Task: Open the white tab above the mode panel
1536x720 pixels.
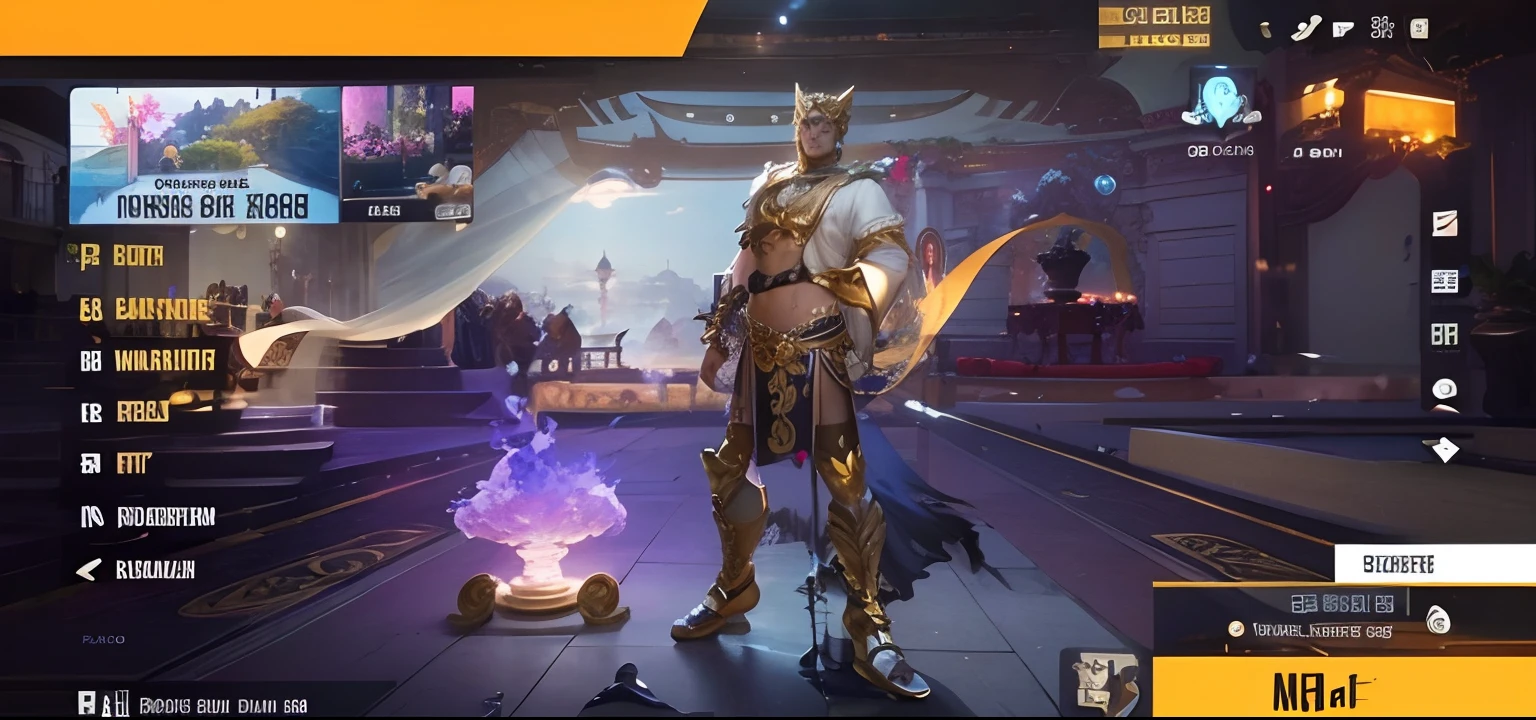Action: [x=1434, y=564]
